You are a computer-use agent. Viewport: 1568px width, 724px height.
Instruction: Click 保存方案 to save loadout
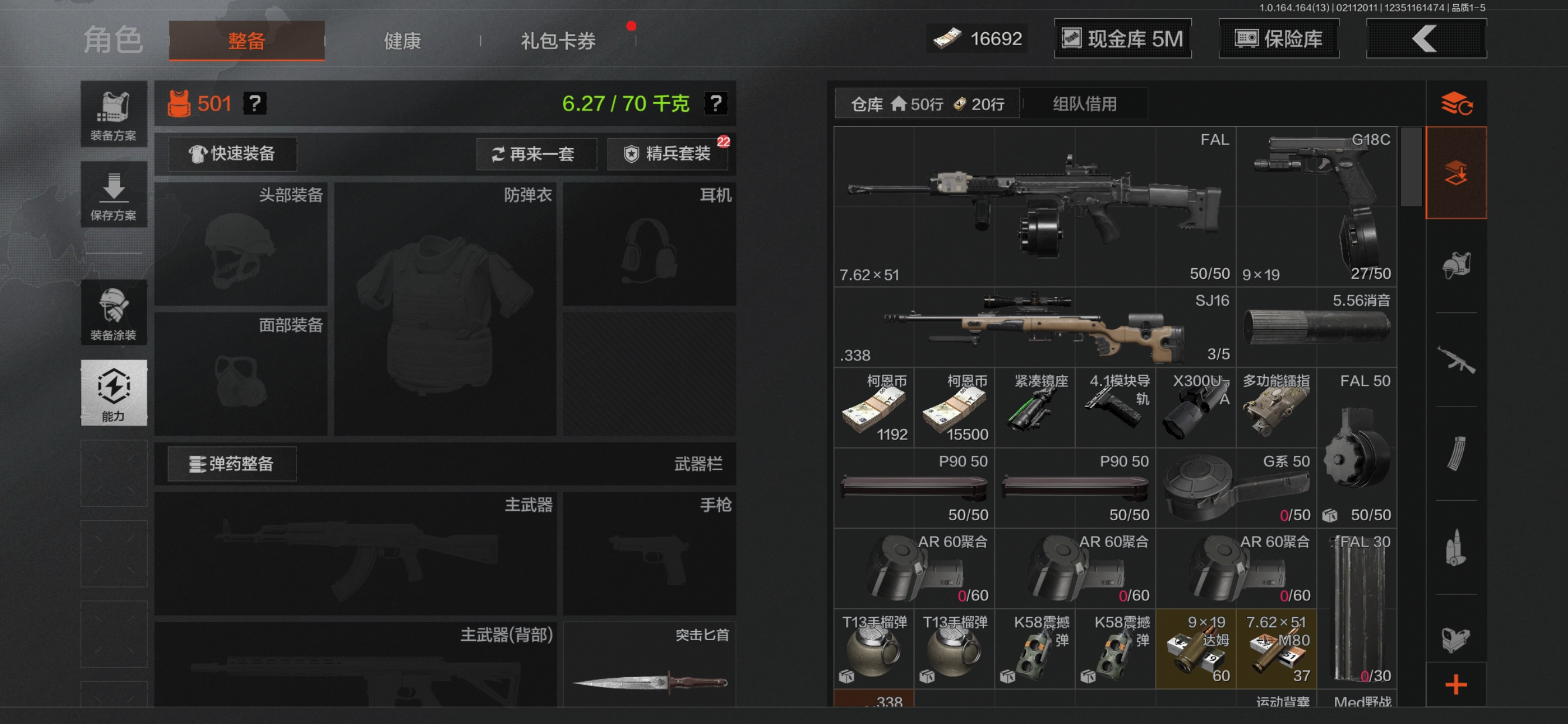114,194
